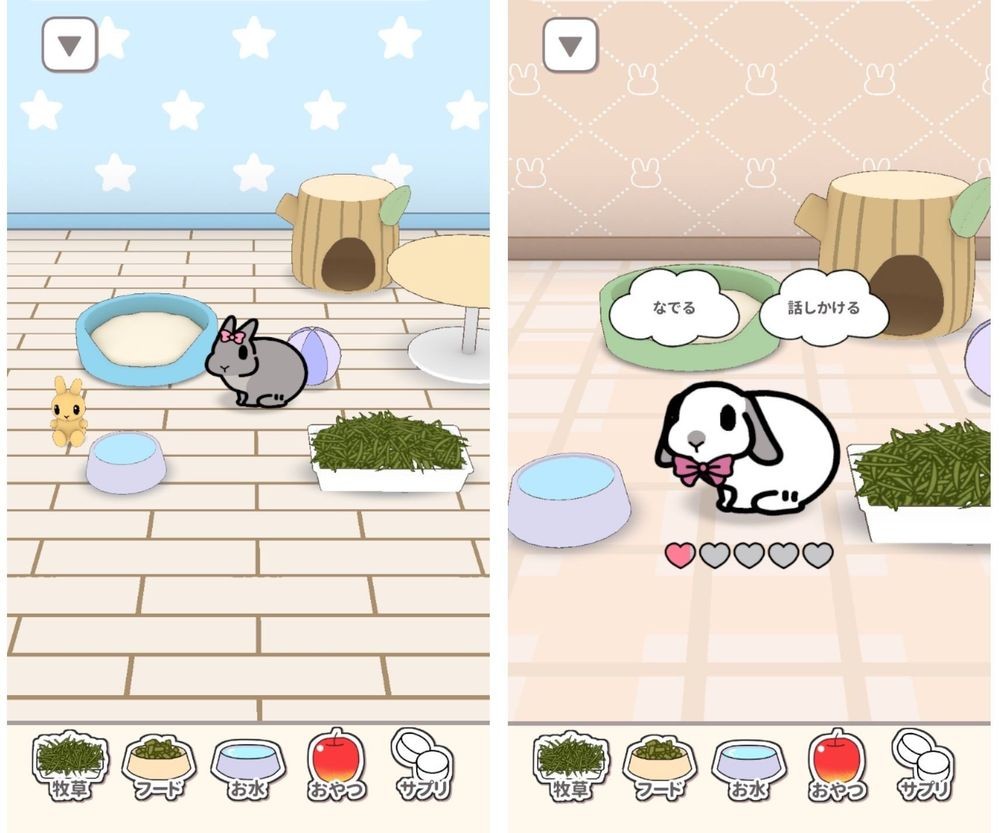
Task: Select サプリ supplement on the white lop rabbit's screen
Action: pyautogui.click(x=923, y=764)
